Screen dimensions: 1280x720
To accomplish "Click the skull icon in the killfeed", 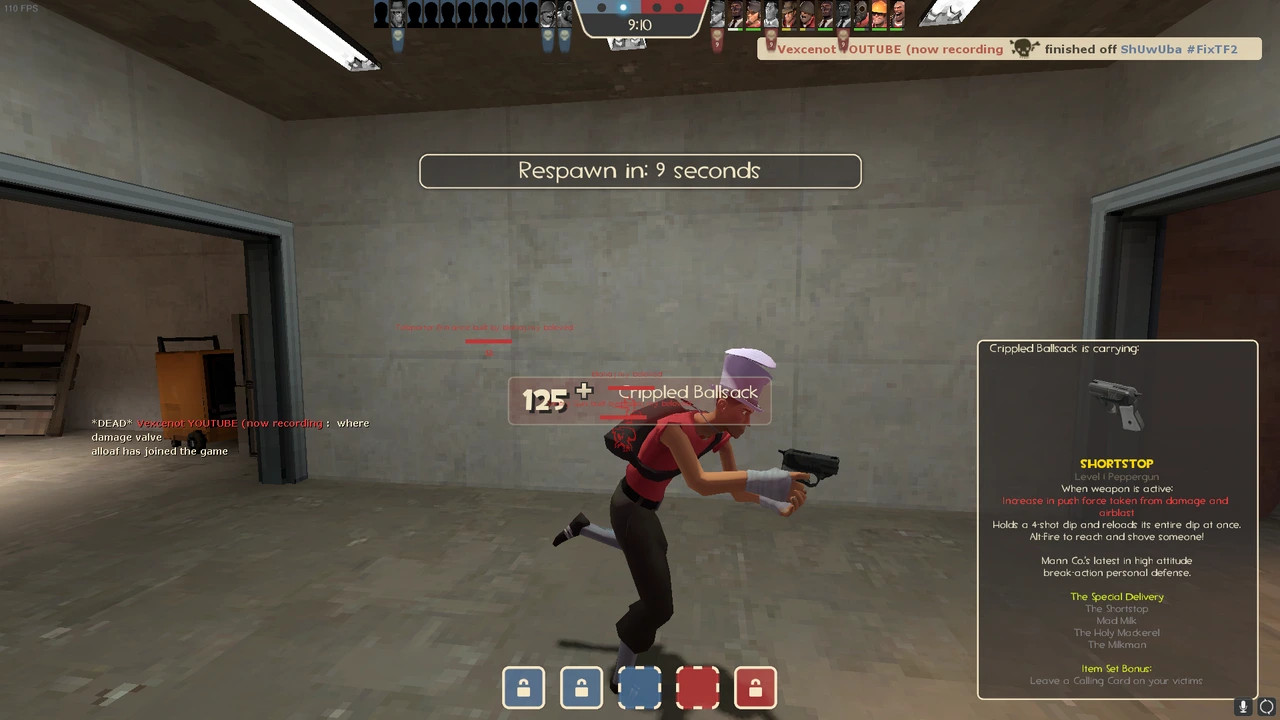I will click(x=1021, y=48).
